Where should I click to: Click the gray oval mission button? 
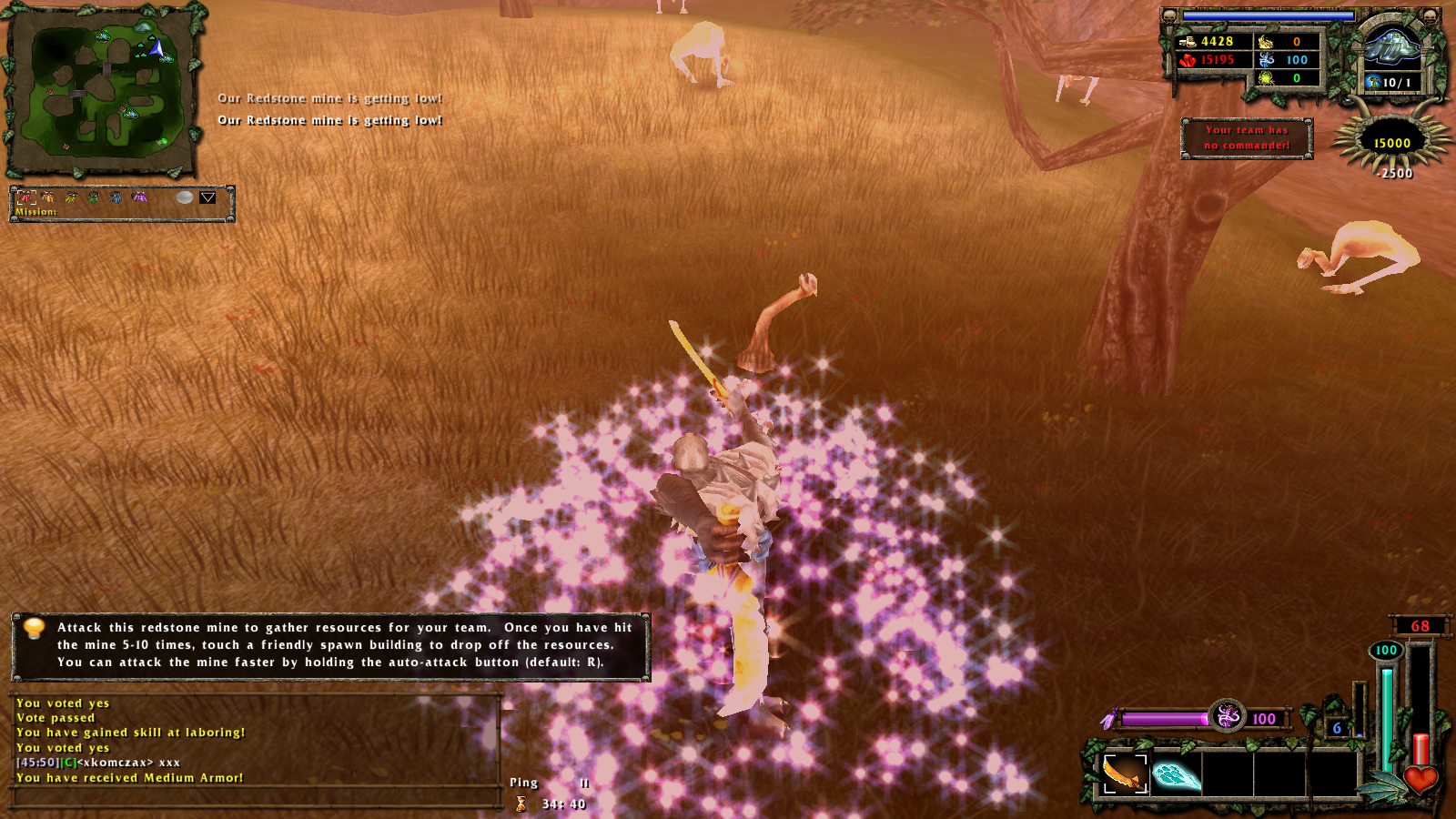click(184, 197)
